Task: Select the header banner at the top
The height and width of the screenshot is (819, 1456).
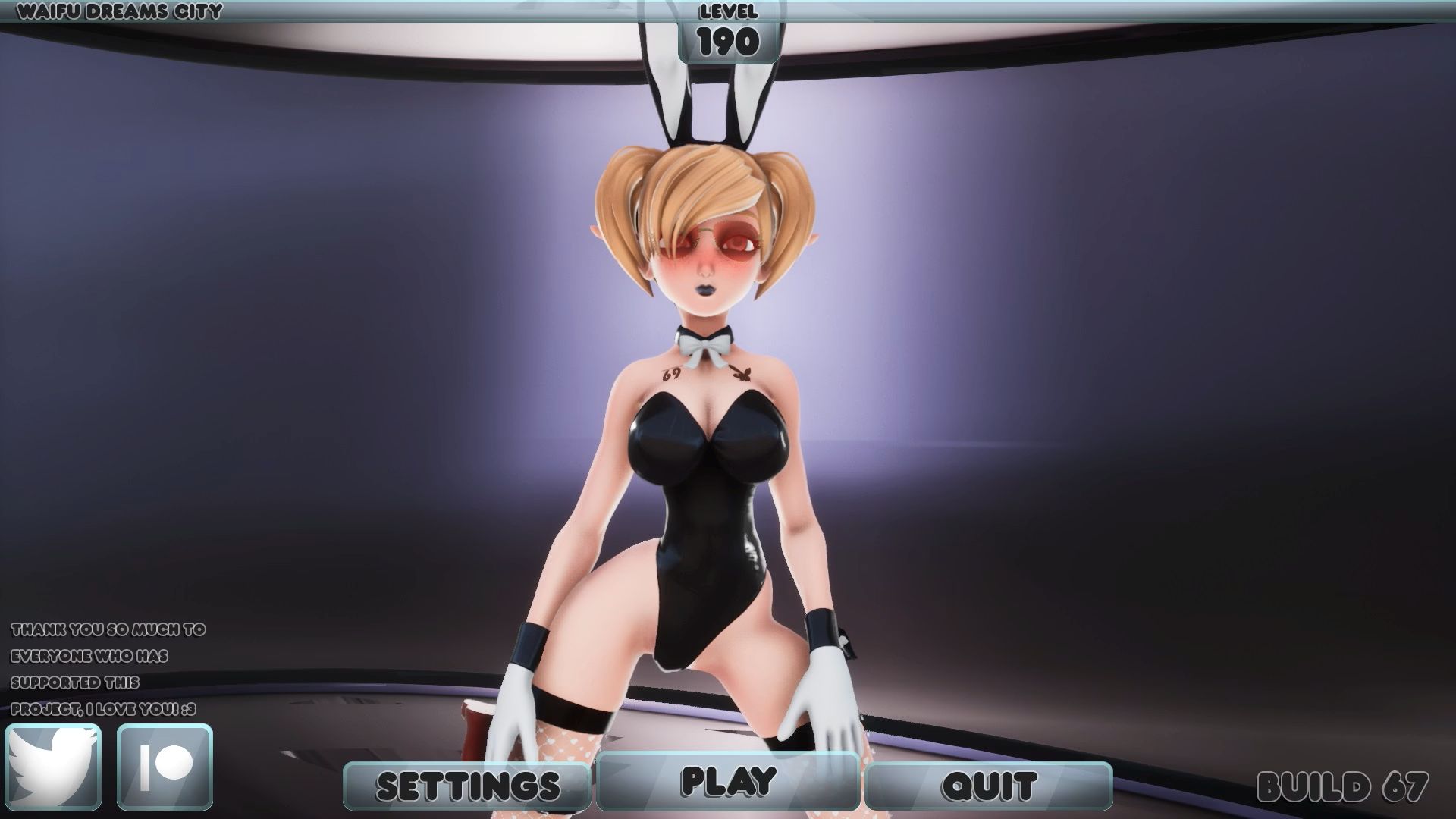Action: (x=728, y=11)
